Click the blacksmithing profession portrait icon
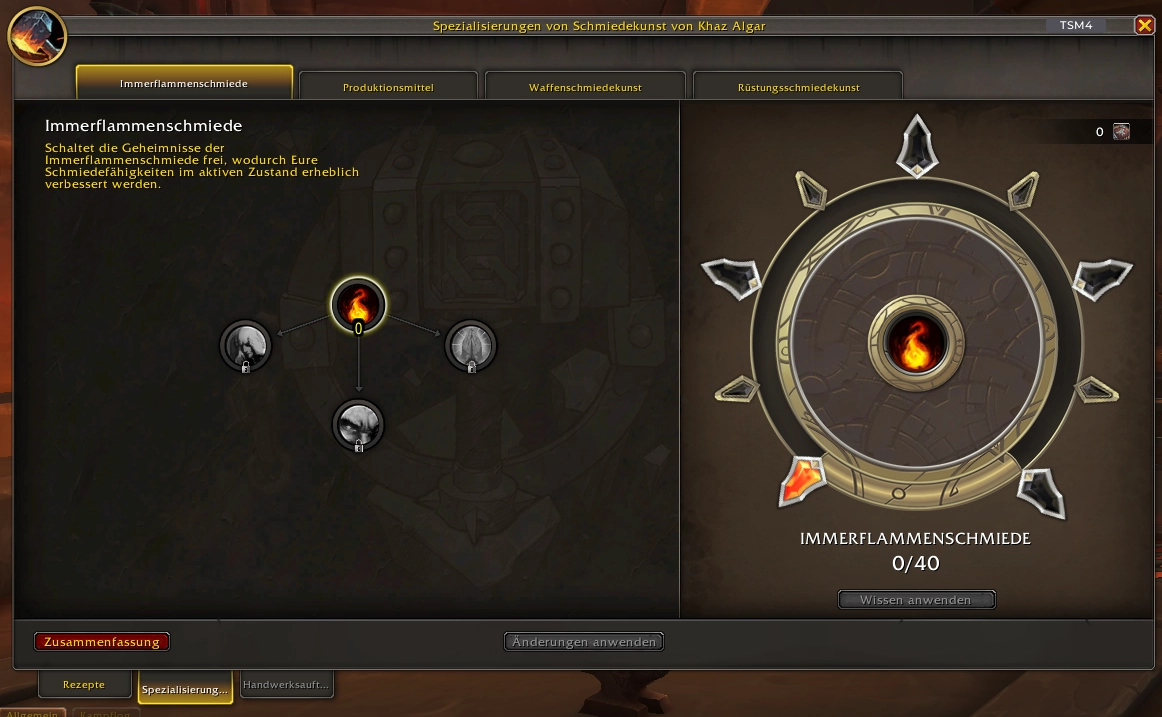Viewport: 1162px width, 717px height. (x=36, y=36)
